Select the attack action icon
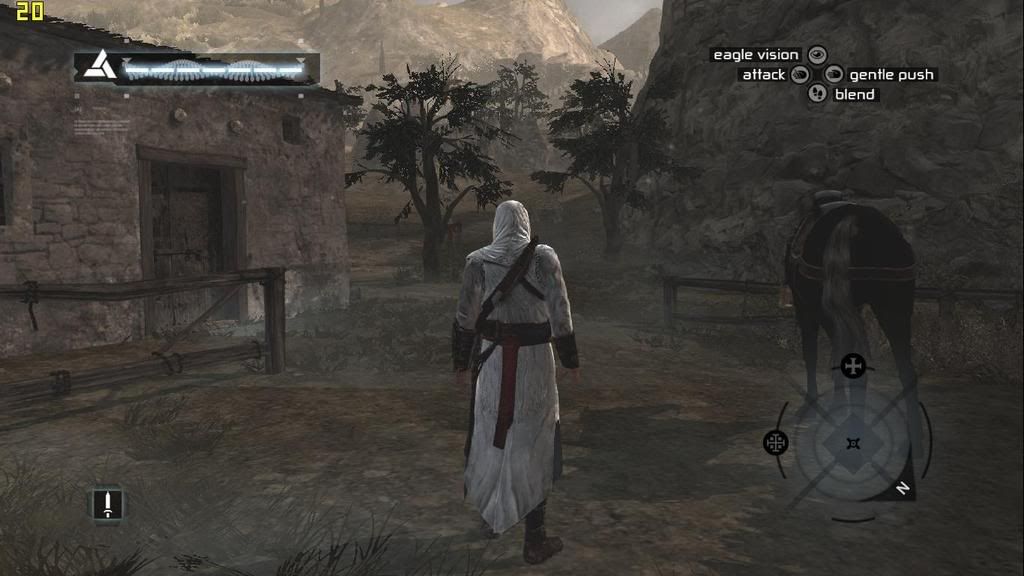Image resolution: width=1024 pixels, height=576 pixels. pyautogui.click(x=800, y=74)
